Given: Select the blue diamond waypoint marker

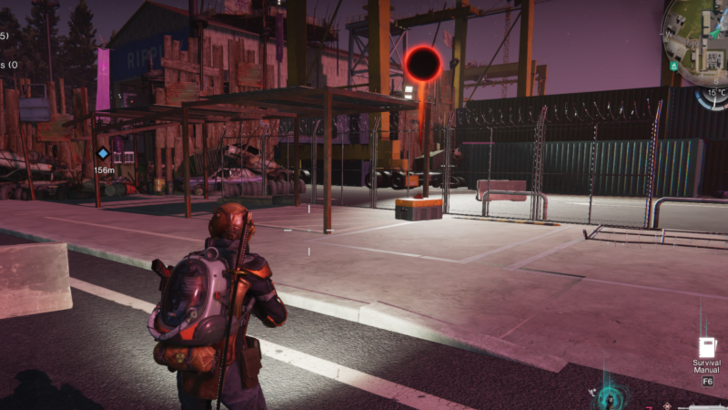Looking at the screenshot, I should pyautogui.click(x=103, y=154).
